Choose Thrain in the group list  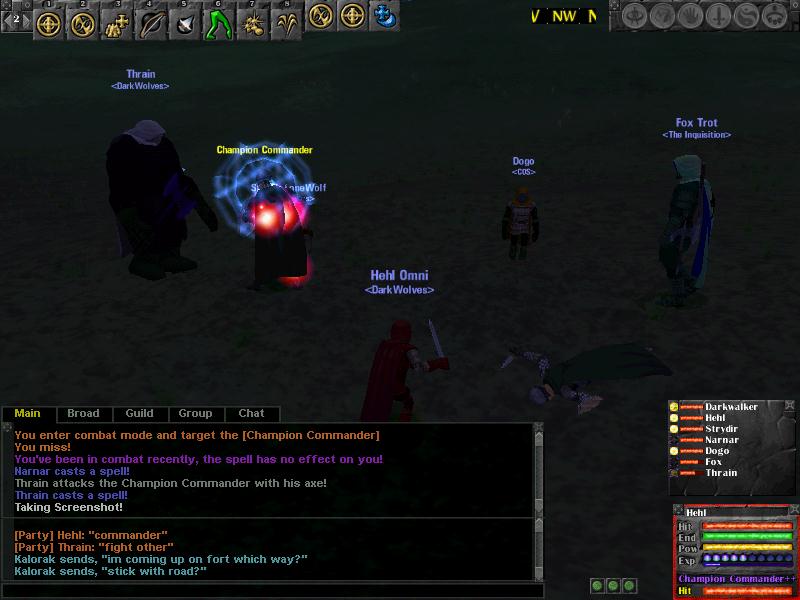tap(720, 473)
